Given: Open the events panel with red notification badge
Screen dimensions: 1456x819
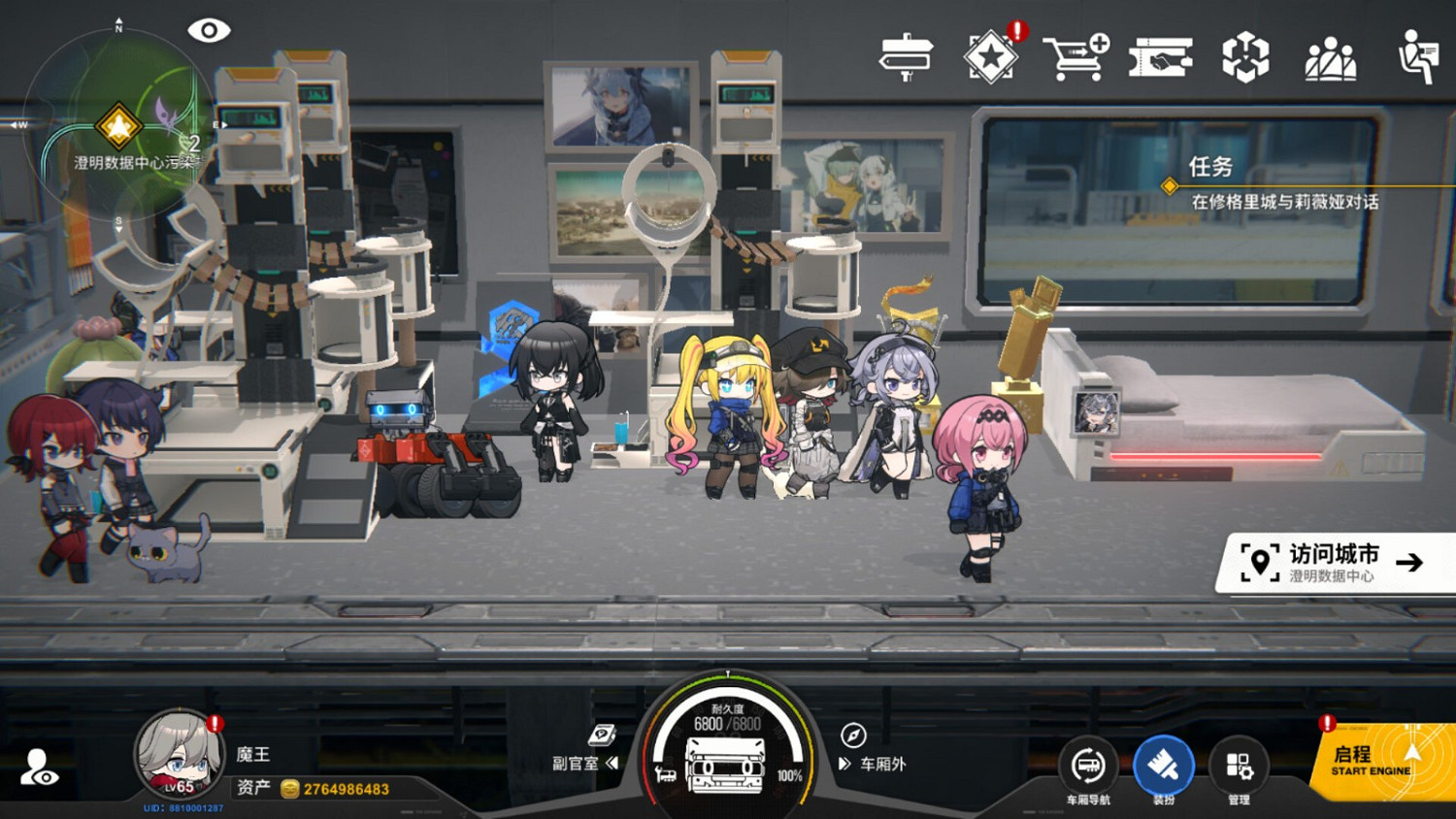Looking at the screenshot, I should click(x=992, y=56).
